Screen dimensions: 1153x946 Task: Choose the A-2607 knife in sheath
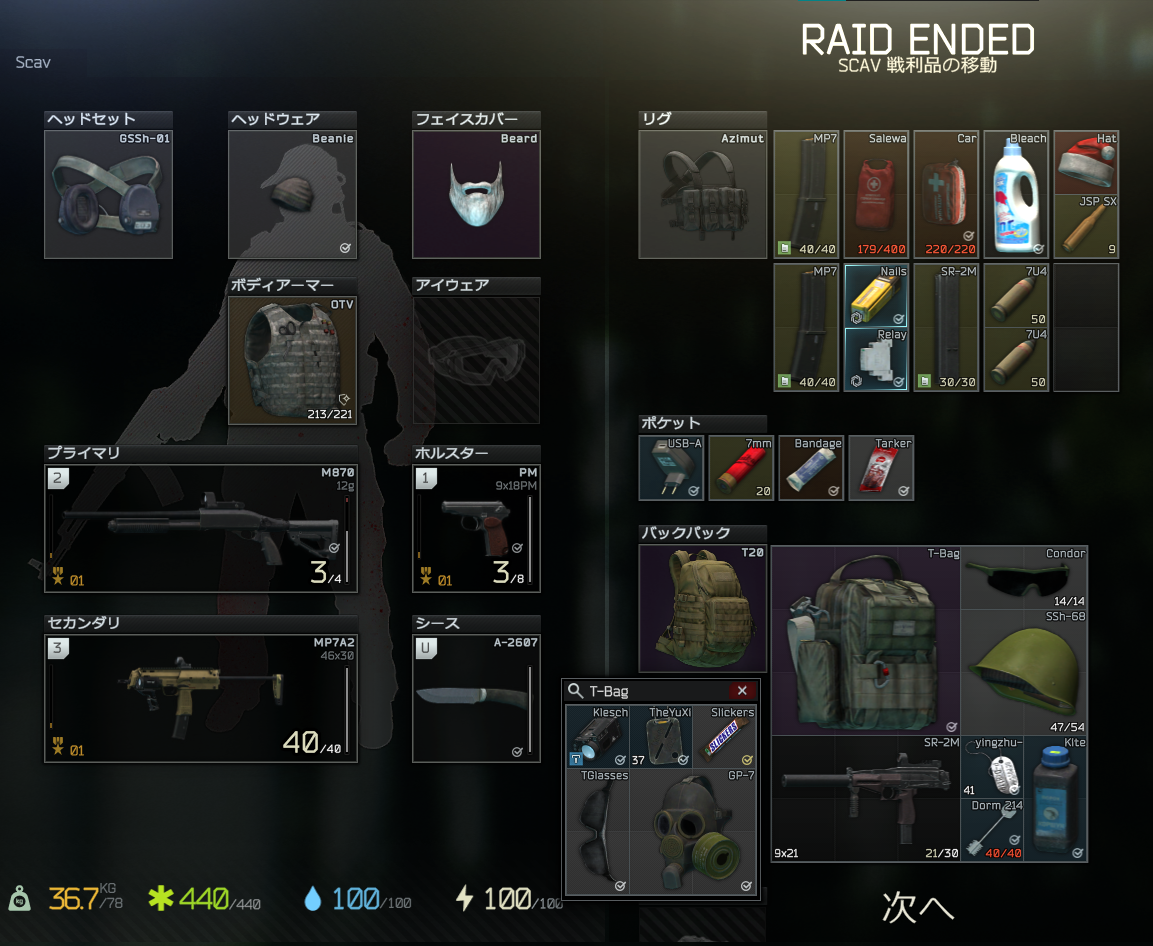[x=476, y=697]
